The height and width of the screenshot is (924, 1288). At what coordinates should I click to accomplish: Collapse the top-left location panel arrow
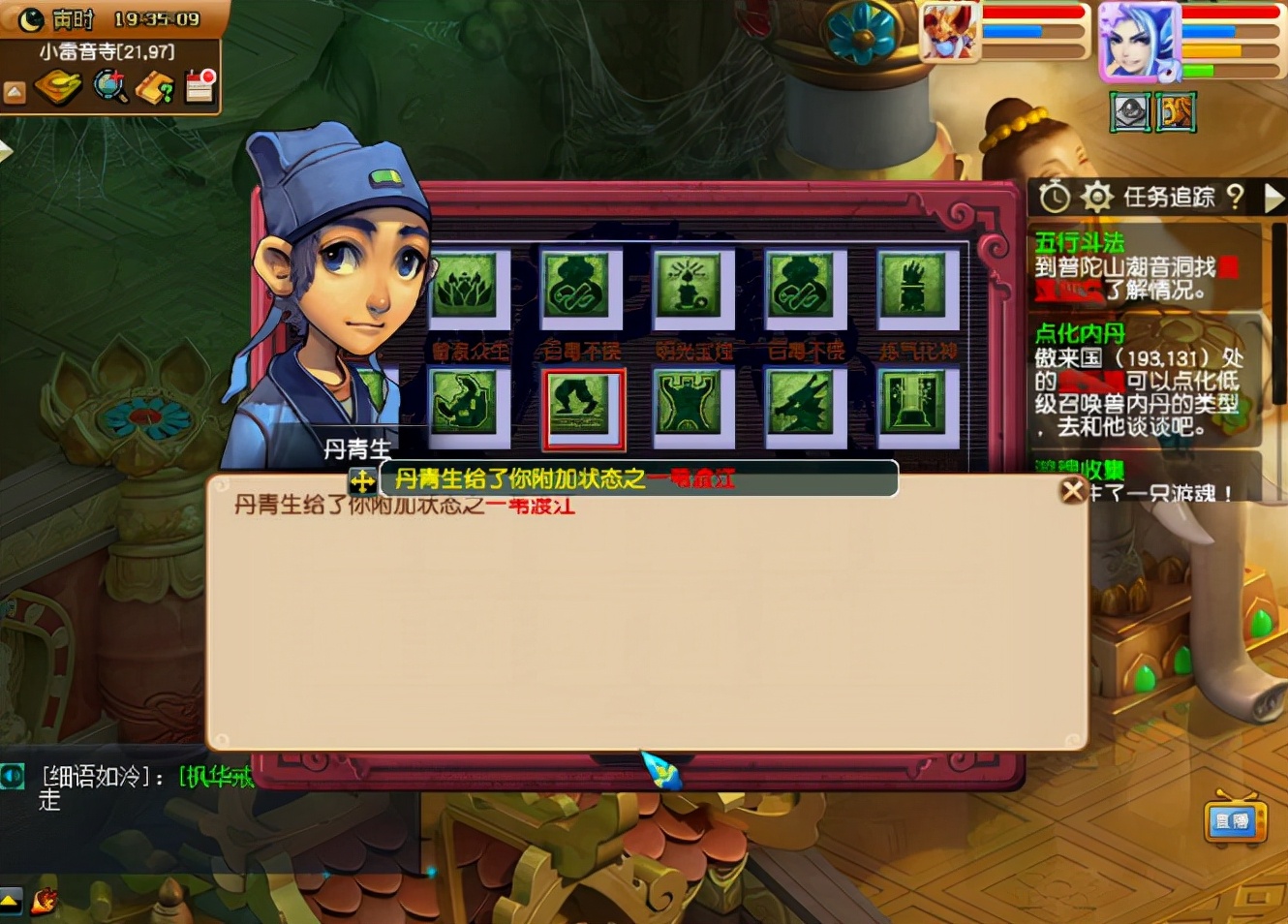click(15, 93)
